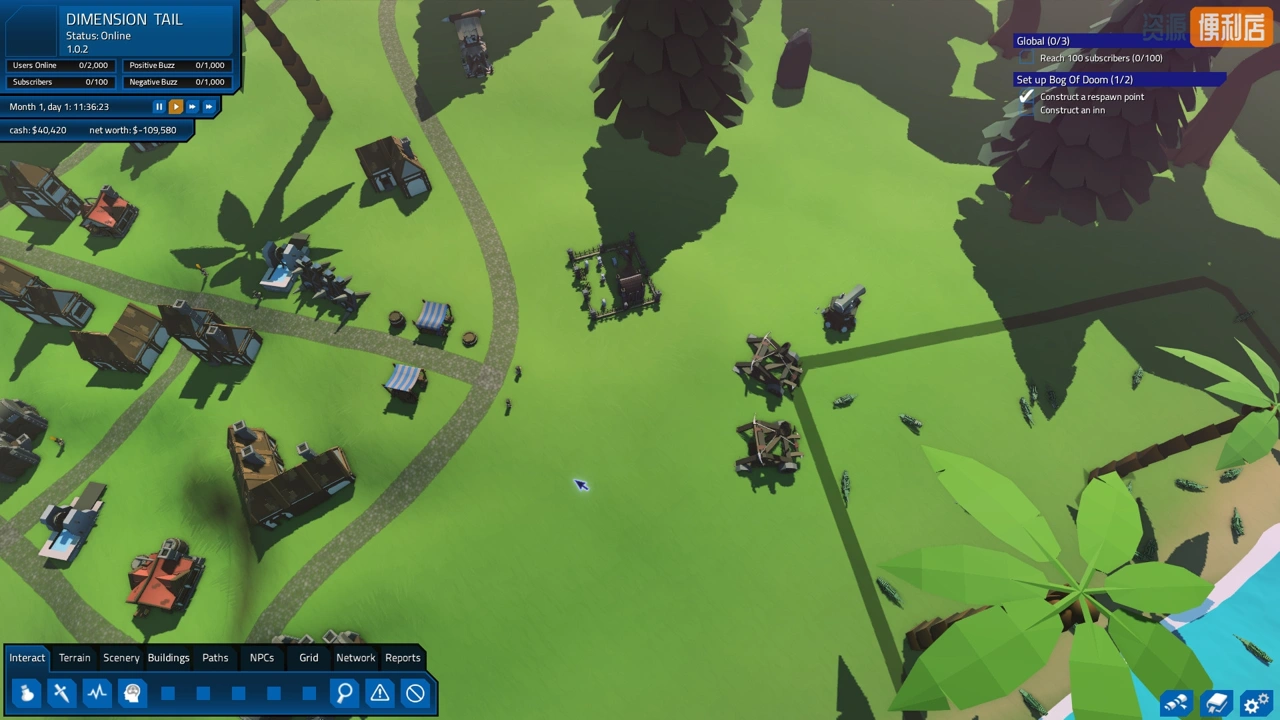Open the warning triangle tool

coord(380,692)
